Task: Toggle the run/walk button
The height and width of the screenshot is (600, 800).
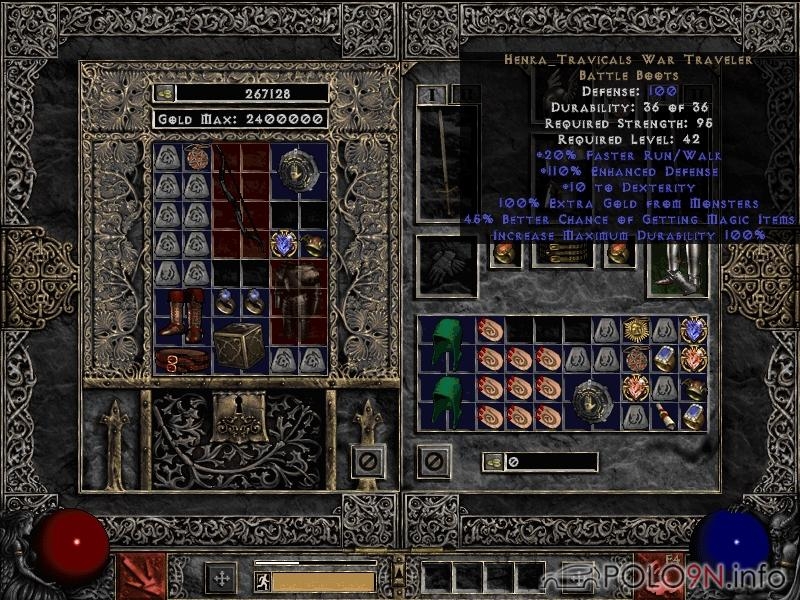Action: click(x=262, y=580)
